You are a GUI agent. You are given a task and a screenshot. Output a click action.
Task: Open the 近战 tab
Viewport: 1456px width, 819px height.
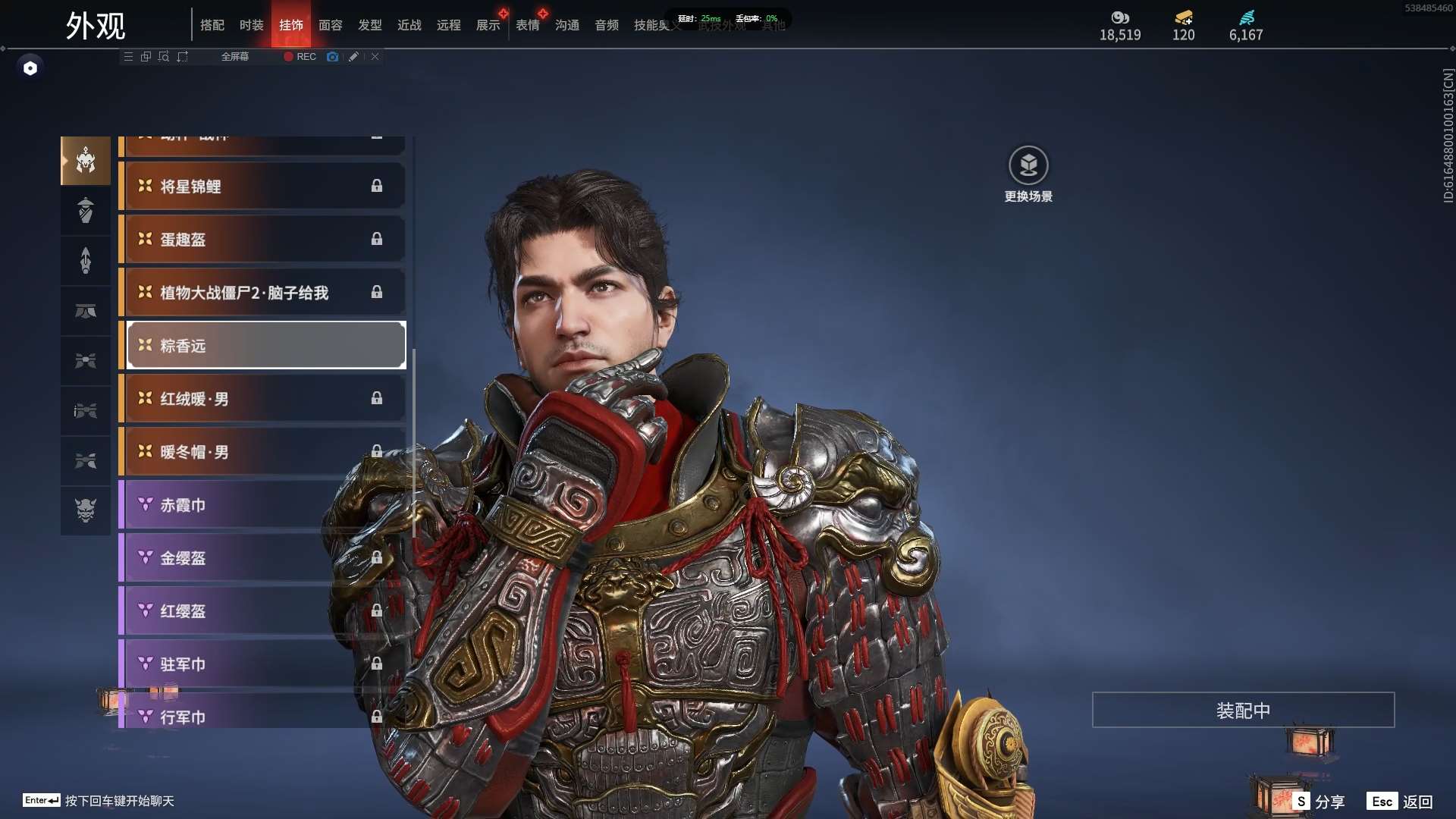[409, 25]
